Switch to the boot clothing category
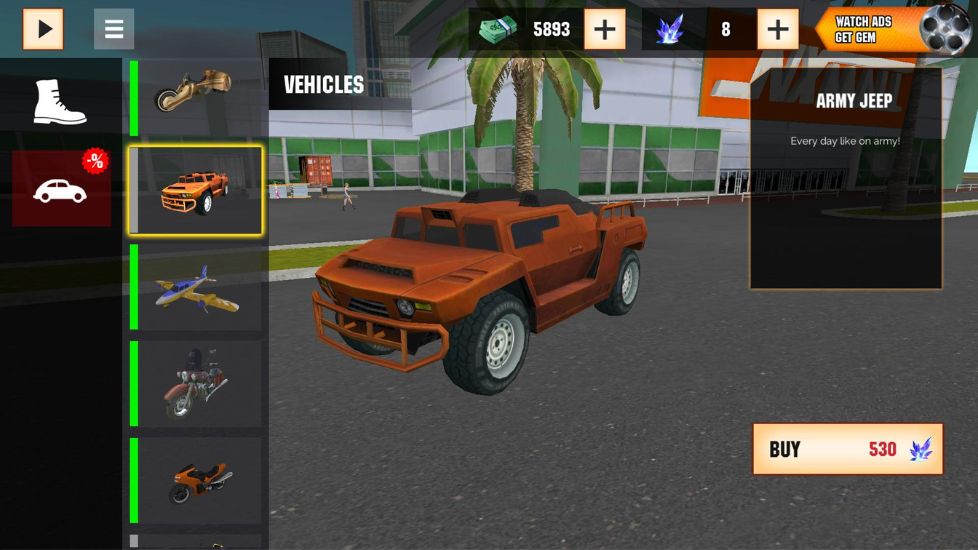978x550 pixels. pyautogui.click(x=60, y=102)
